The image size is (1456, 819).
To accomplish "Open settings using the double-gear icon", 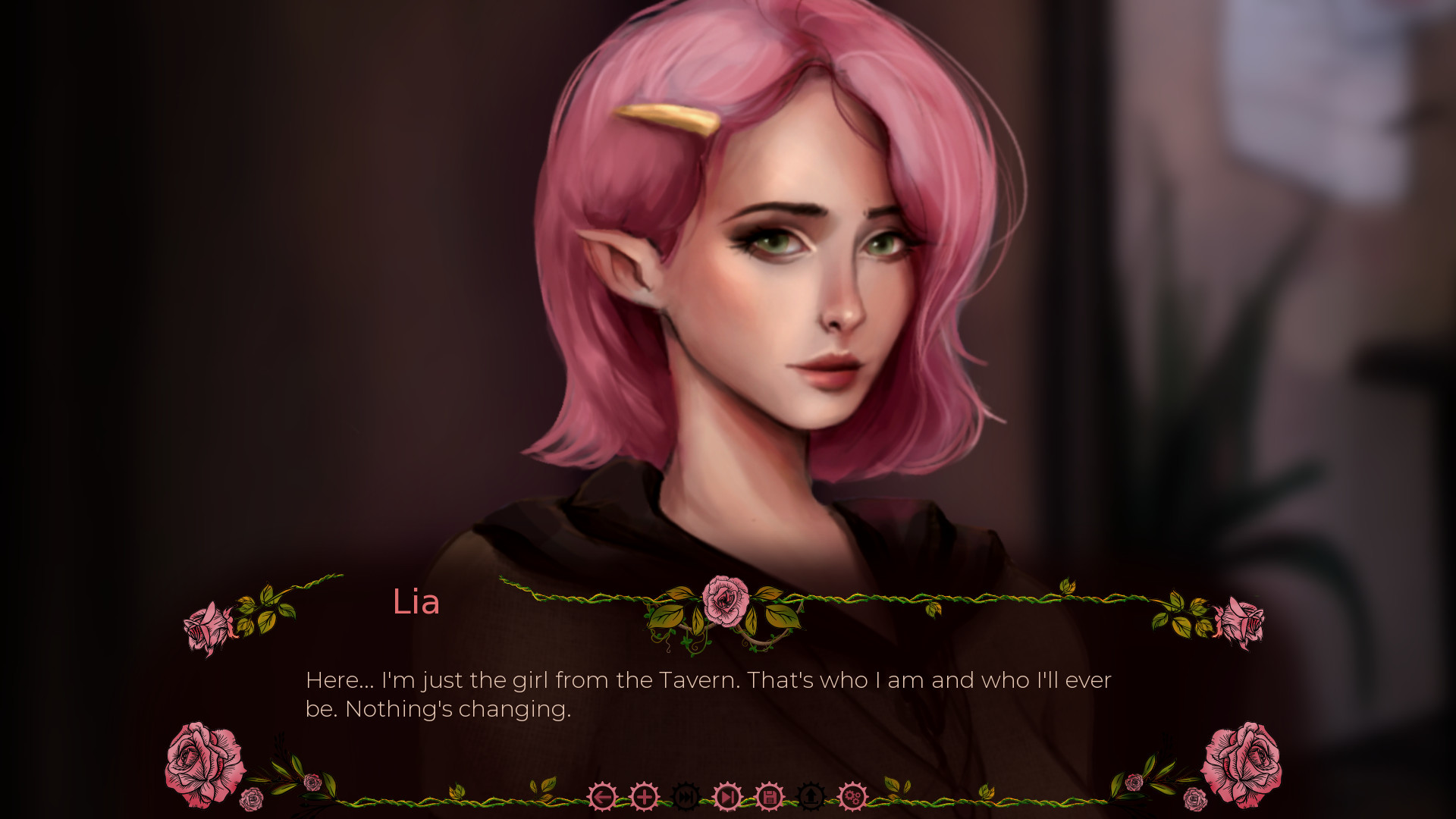I will [x=854, y=797].
